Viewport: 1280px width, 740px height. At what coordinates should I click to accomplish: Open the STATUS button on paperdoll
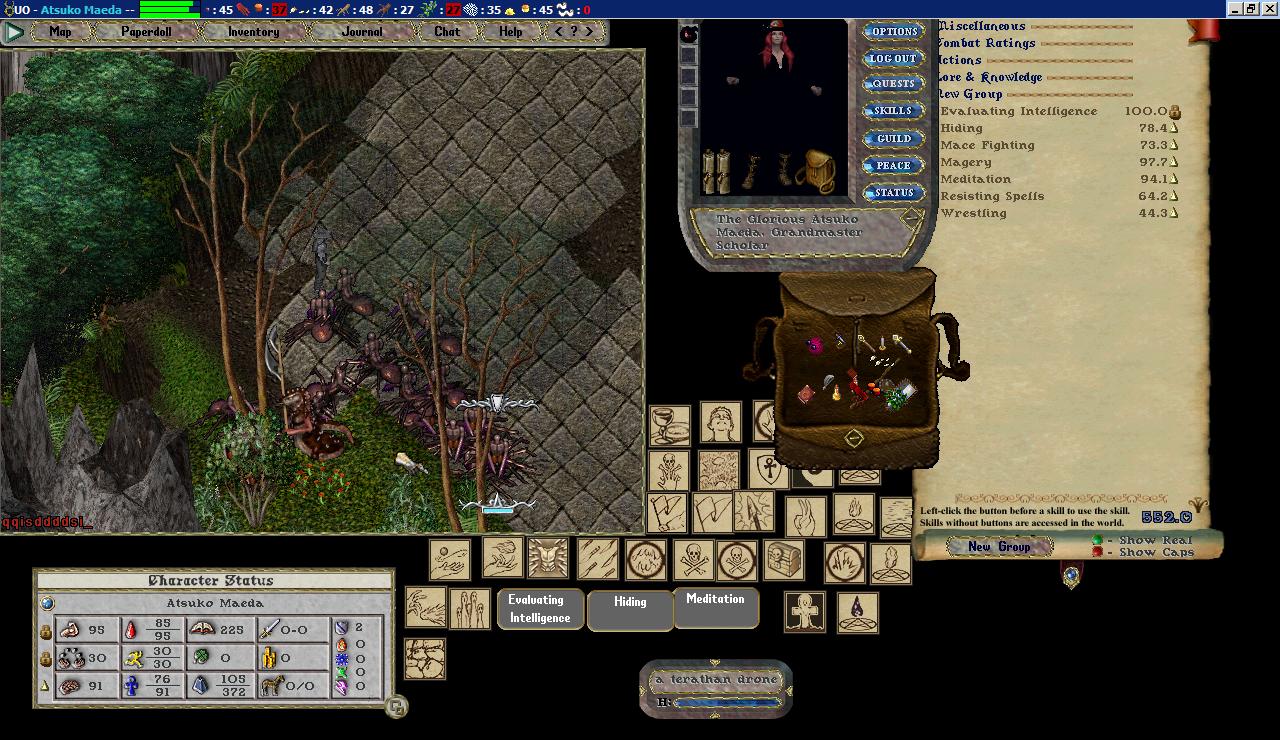click(893, 193)
